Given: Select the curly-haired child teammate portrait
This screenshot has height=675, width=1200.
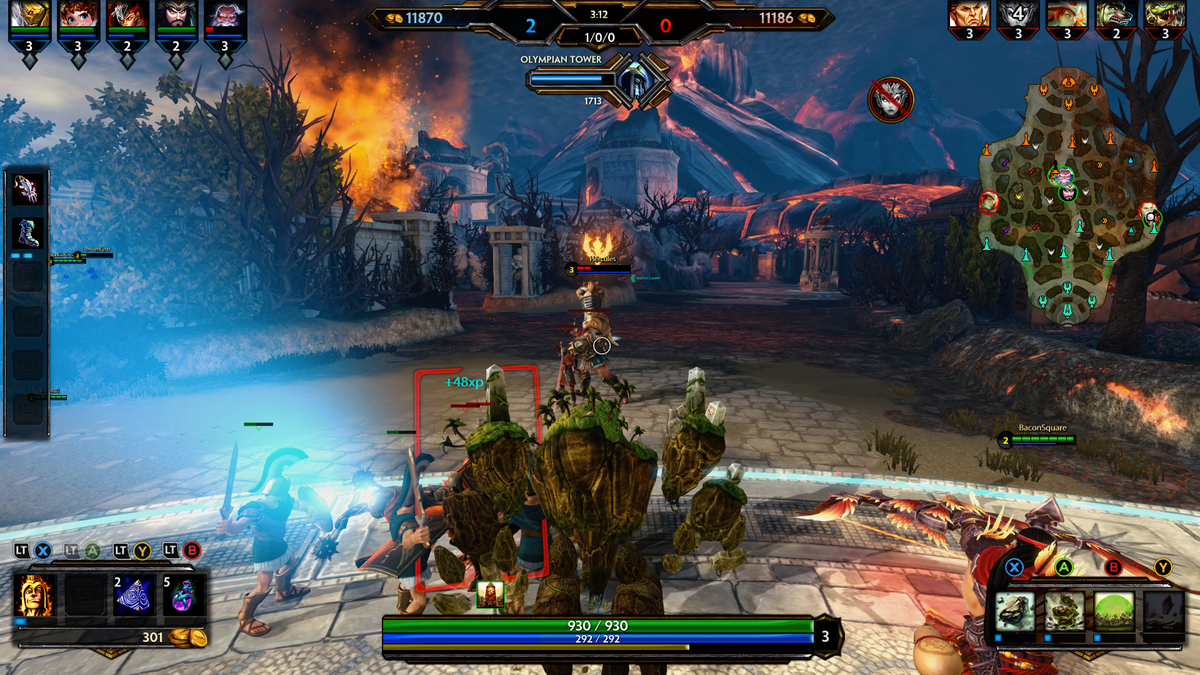Looking at the screenshot, I should 78,16.
